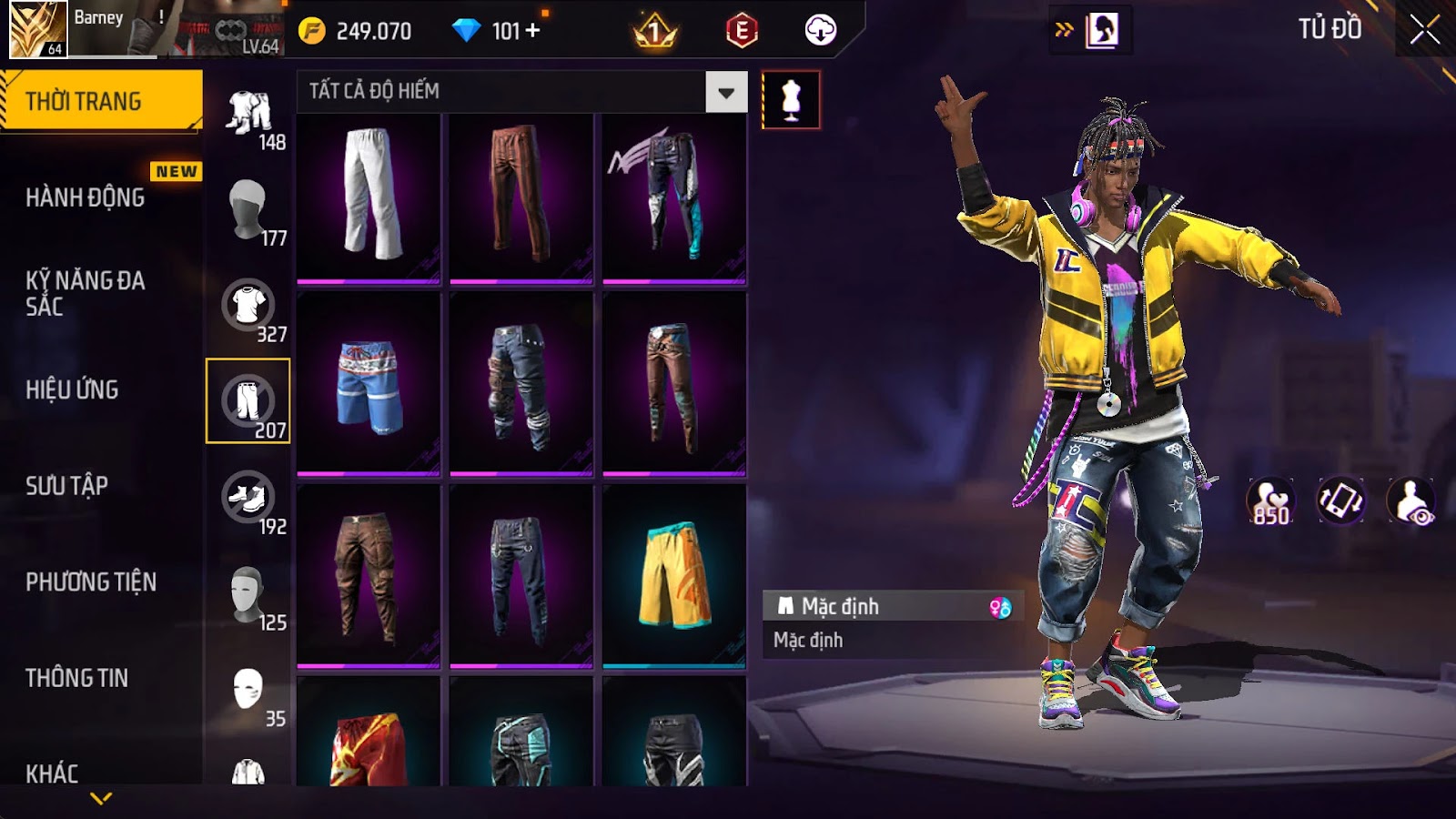This screenshot has height=819, width=1456.
Task: Open the Hành Động menu
Action: coord(85,197)
